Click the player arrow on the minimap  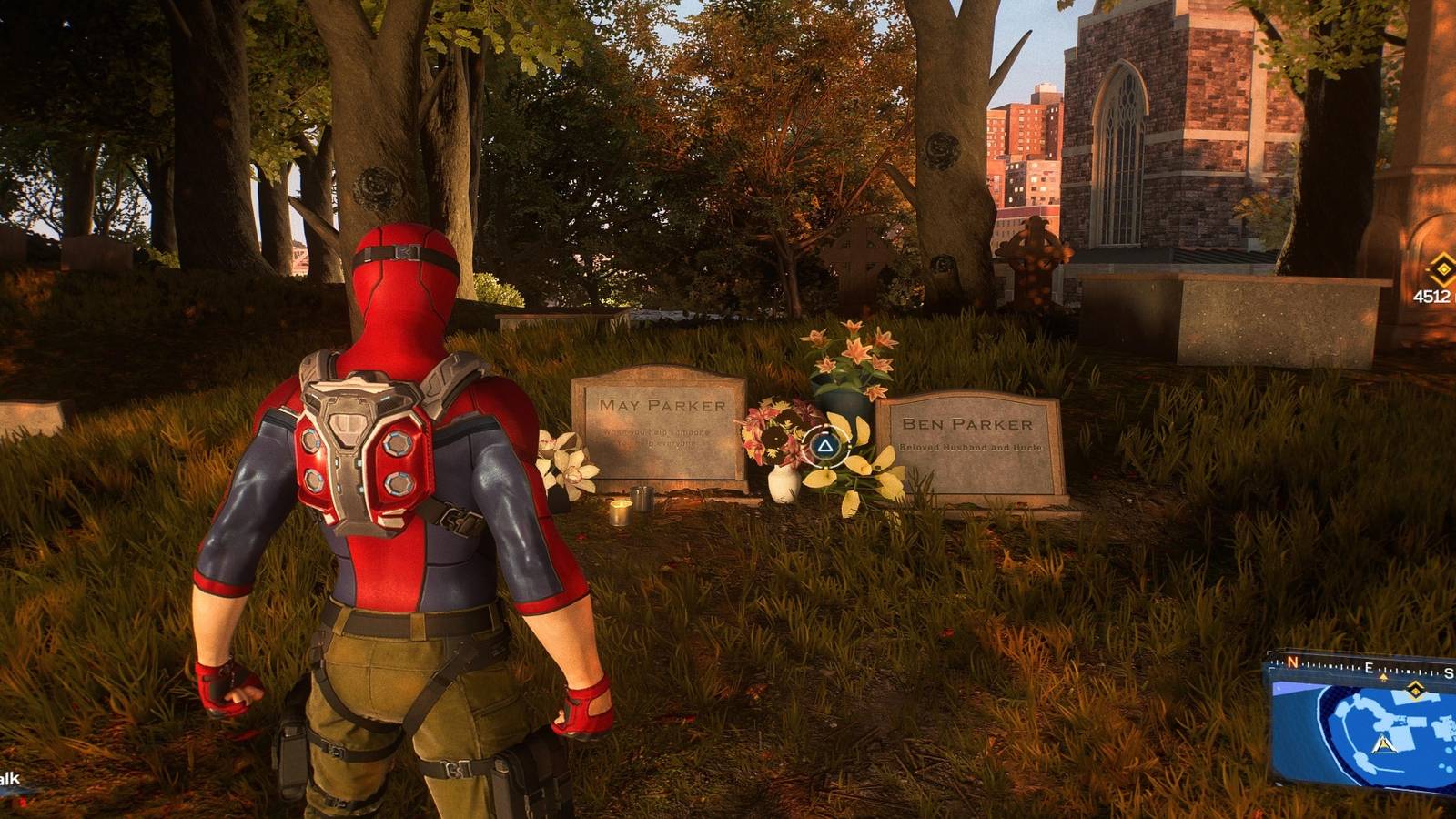[x=1383, y=744]
